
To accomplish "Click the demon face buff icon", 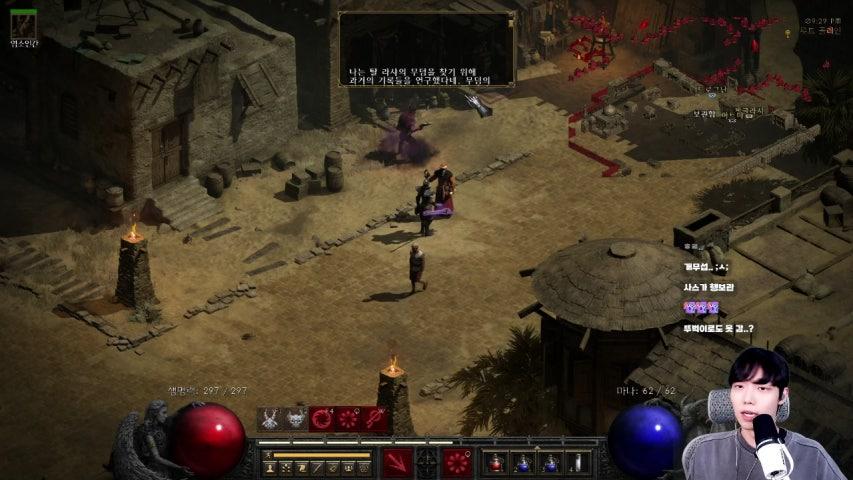I will (x=296, y=419).
